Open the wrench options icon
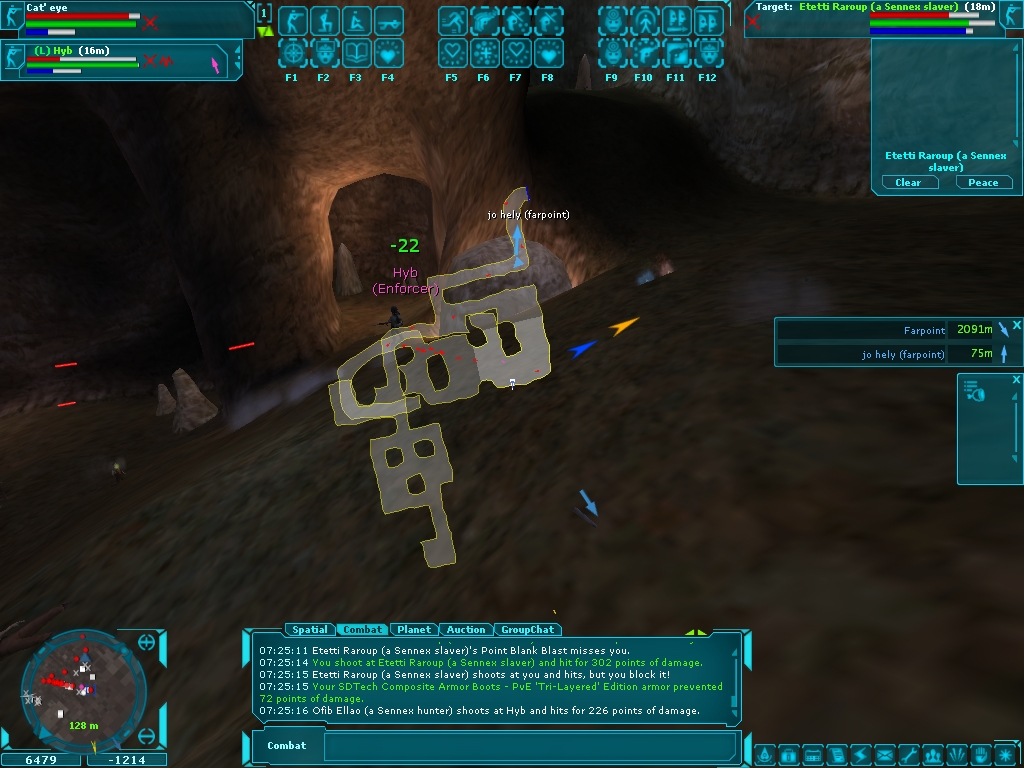 point(908,755)
